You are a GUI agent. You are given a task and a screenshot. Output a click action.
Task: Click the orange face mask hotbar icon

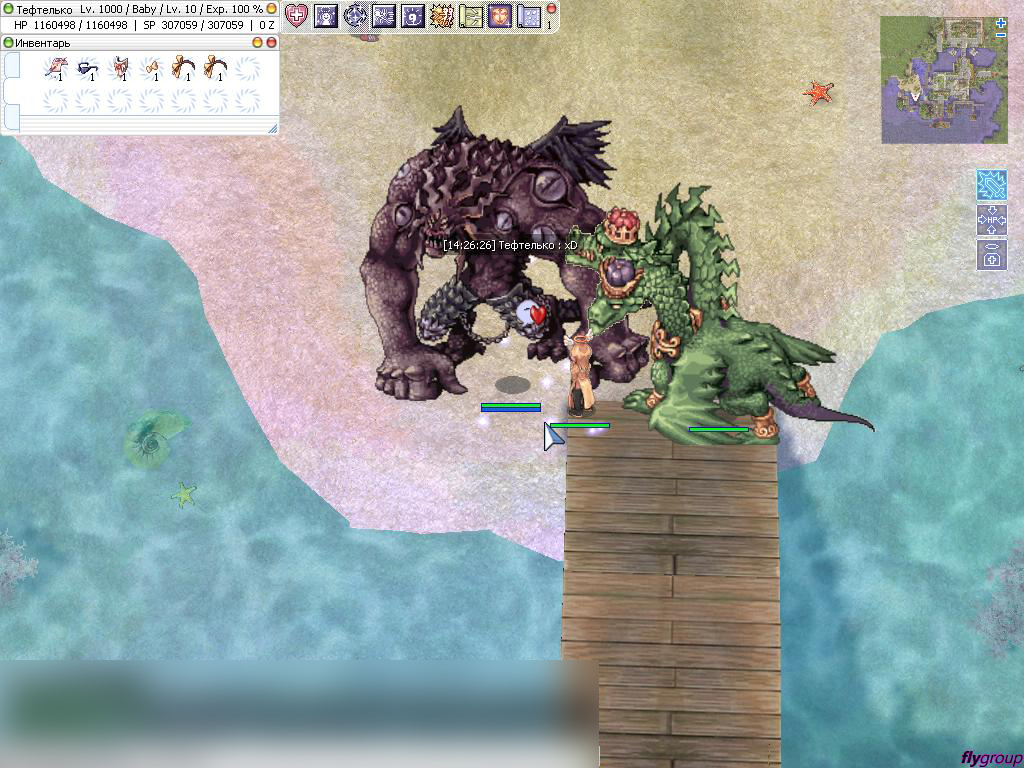pyautogui.click(x=500, y=15)
